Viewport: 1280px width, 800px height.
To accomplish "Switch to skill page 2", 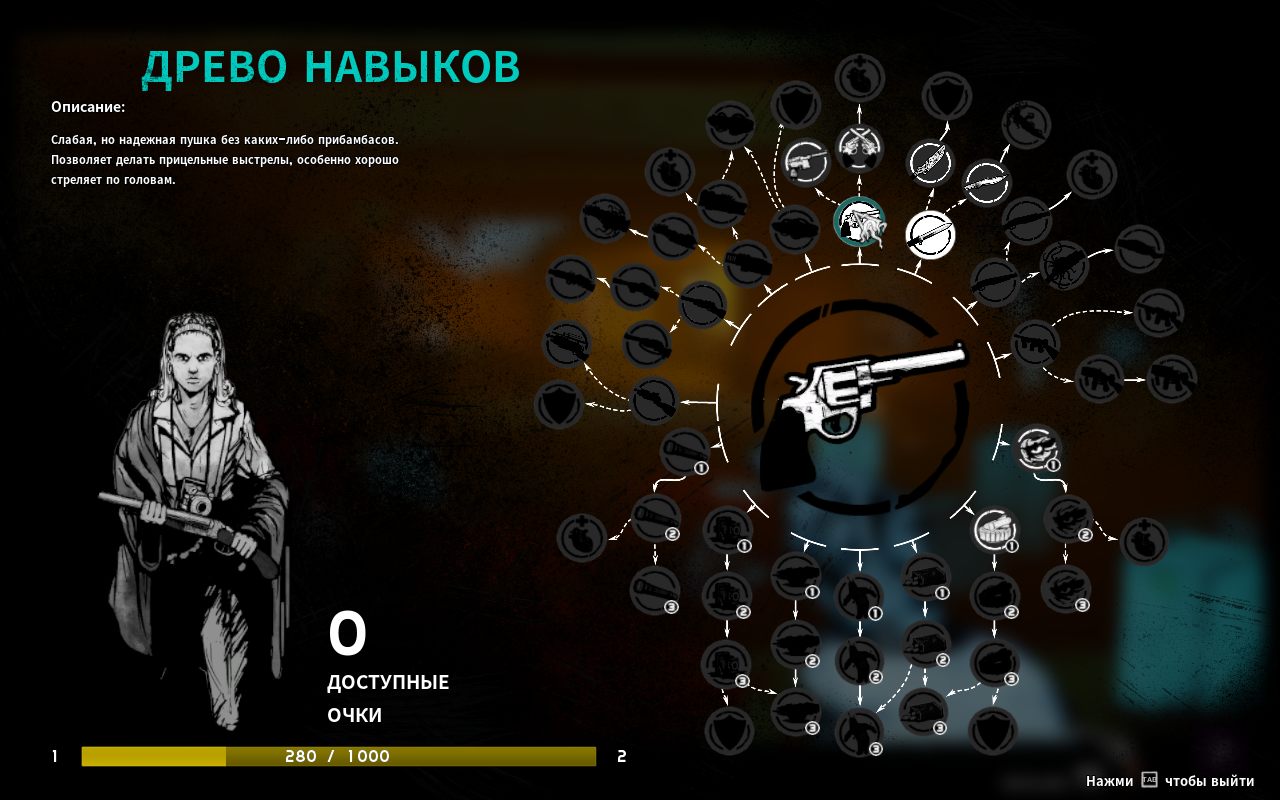I will (620, 757).
